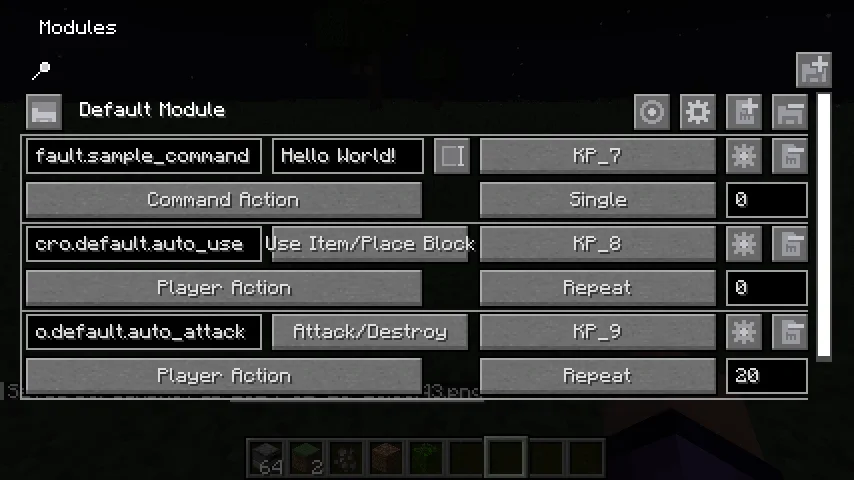Change the KP_8 key binding
The image size is (854, 480).
point(598,244)
